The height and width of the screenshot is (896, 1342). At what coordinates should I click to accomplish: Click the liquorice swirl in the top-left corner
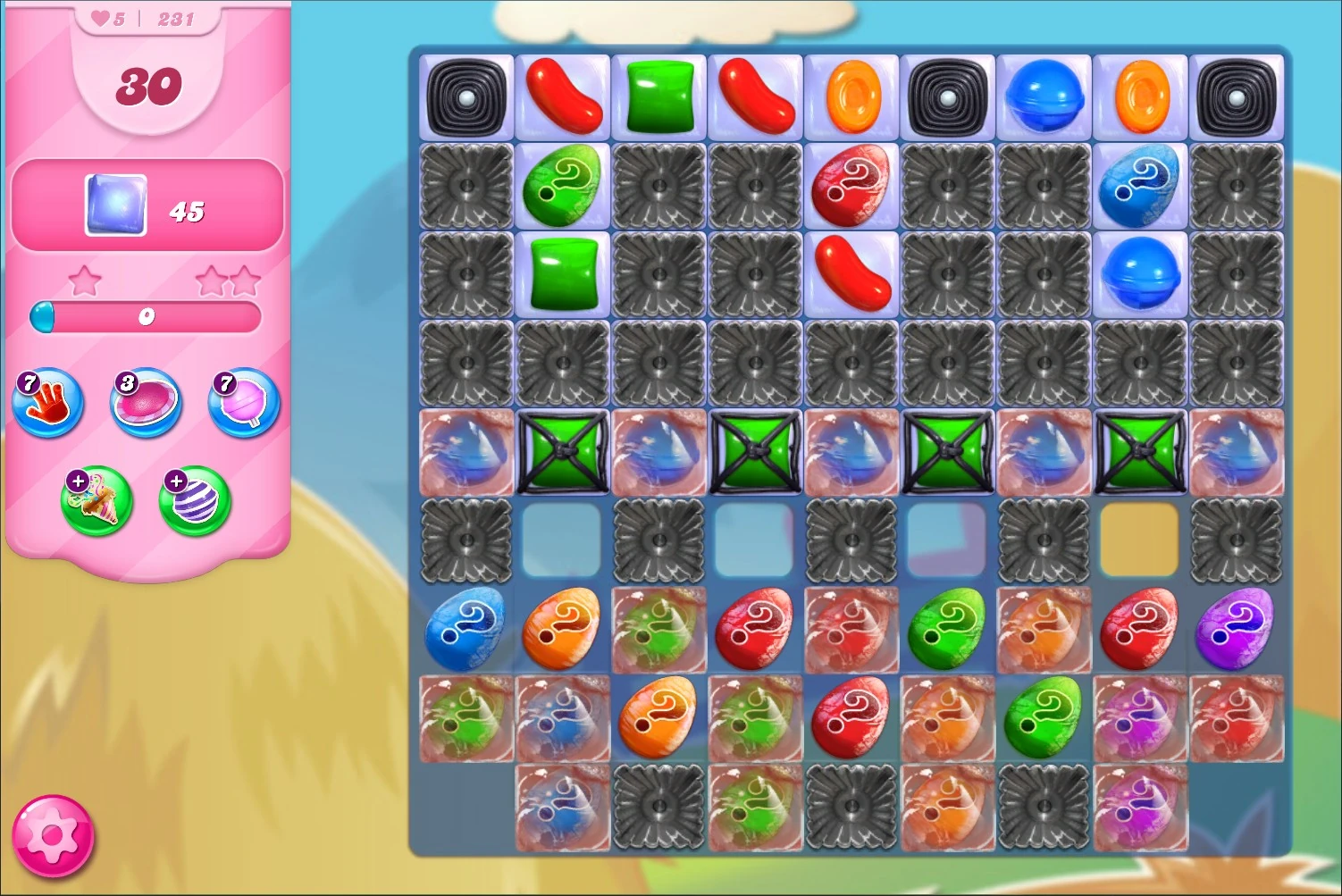point(466,95)
